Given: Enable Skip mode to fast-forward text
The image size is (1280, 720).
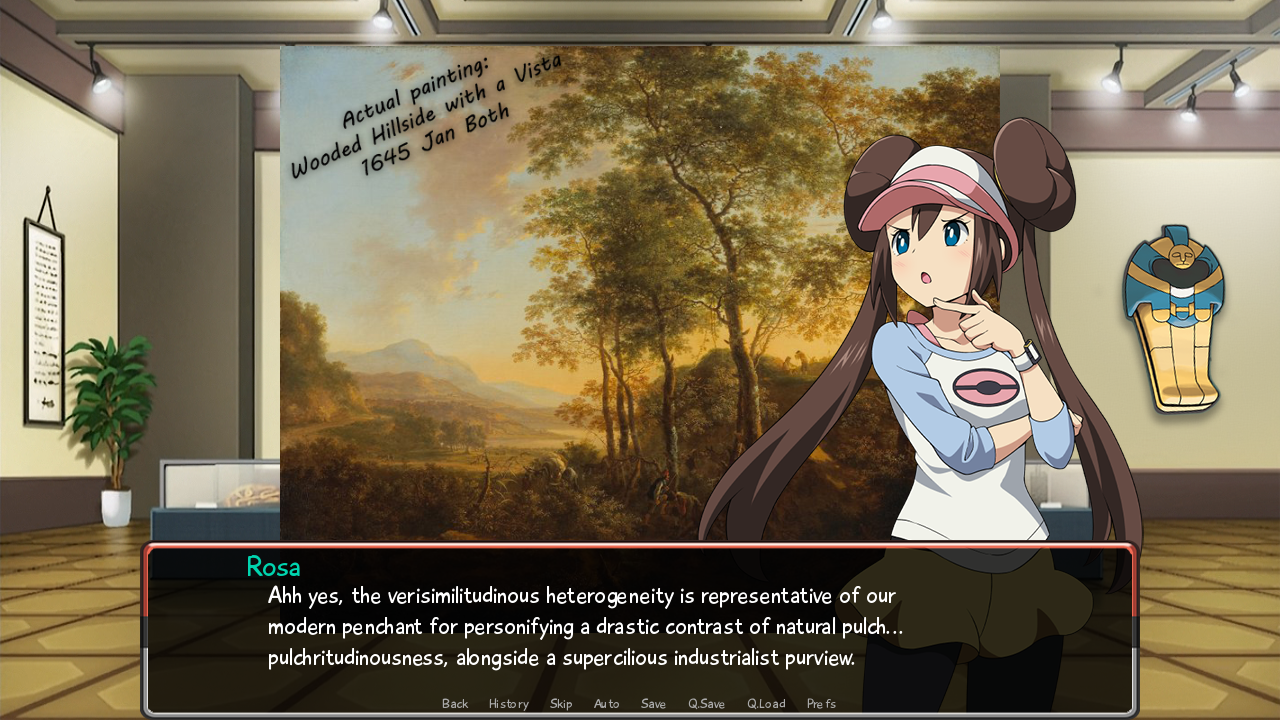Looking at the screenshot, I should pos(560,703).
